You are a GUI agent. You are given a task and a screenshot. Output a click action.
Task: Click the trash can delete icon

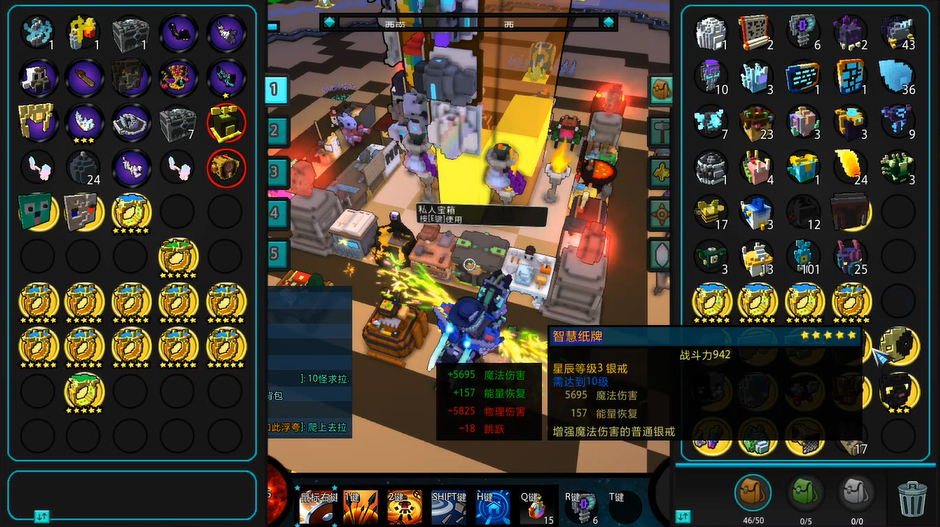[x=912, y=495]
